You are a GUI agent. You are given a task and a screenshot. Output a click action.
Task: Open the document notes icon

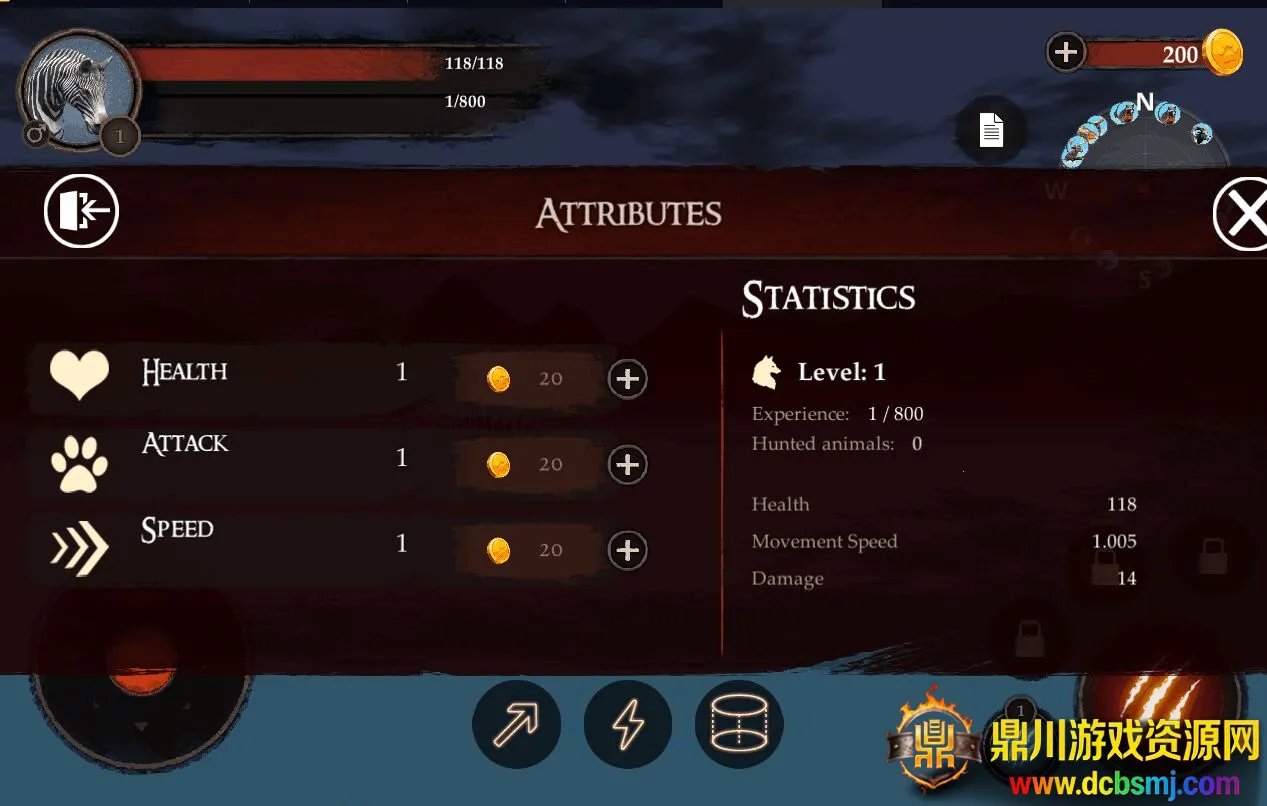990,130
